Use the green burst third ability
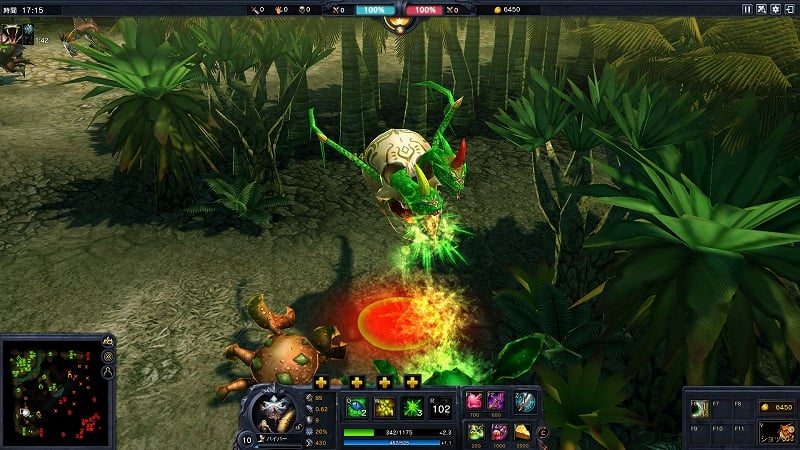The width and height of the screenshot is (800, 450). 412,408
